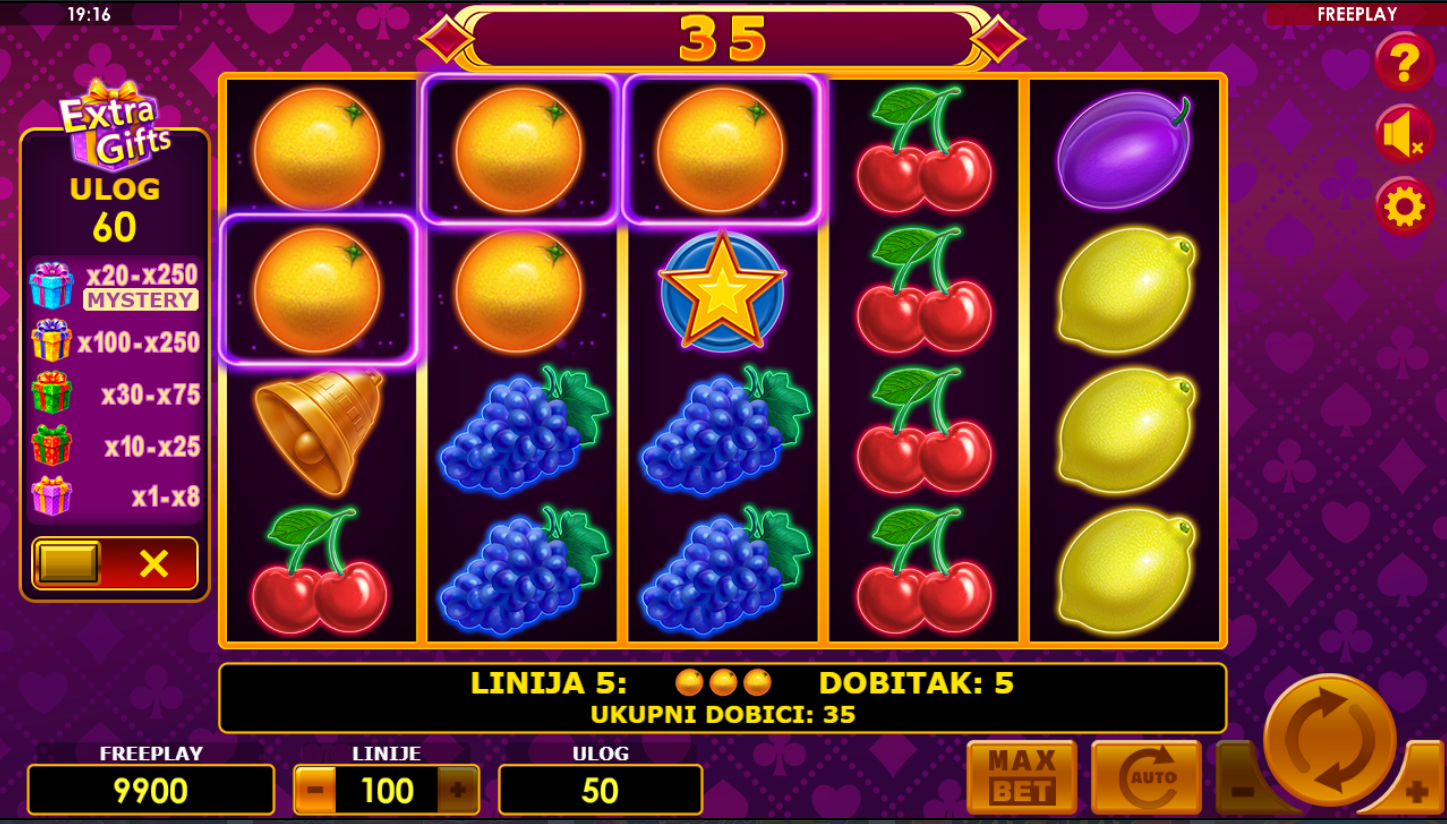The width and height of the screenshot is (1447, 824).
Task: Open settings via the gear icon
Action: click(x=1404, y=208)
